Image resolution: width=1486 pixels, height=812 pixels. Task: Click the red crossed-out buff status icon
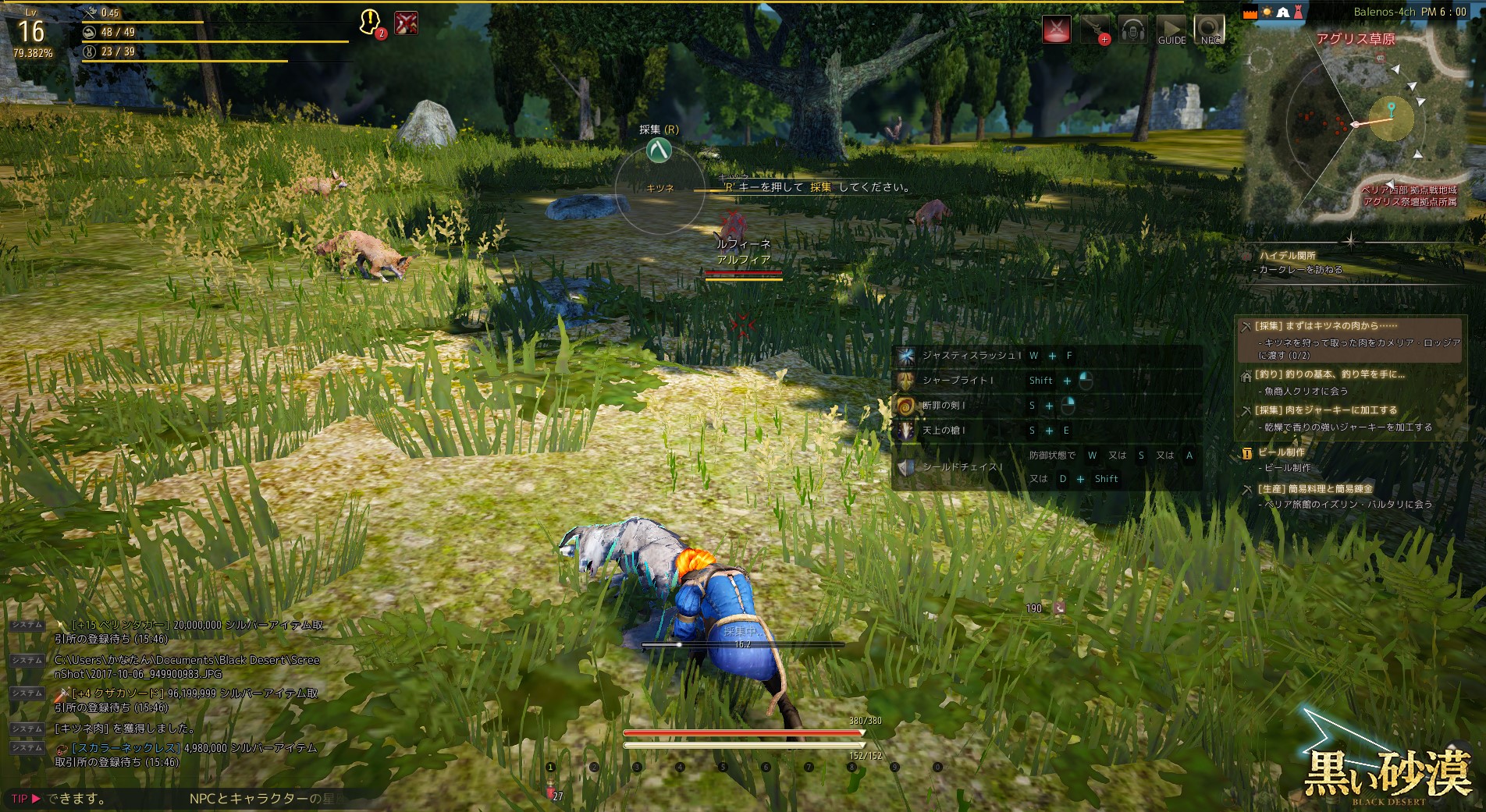click(406, 23)
